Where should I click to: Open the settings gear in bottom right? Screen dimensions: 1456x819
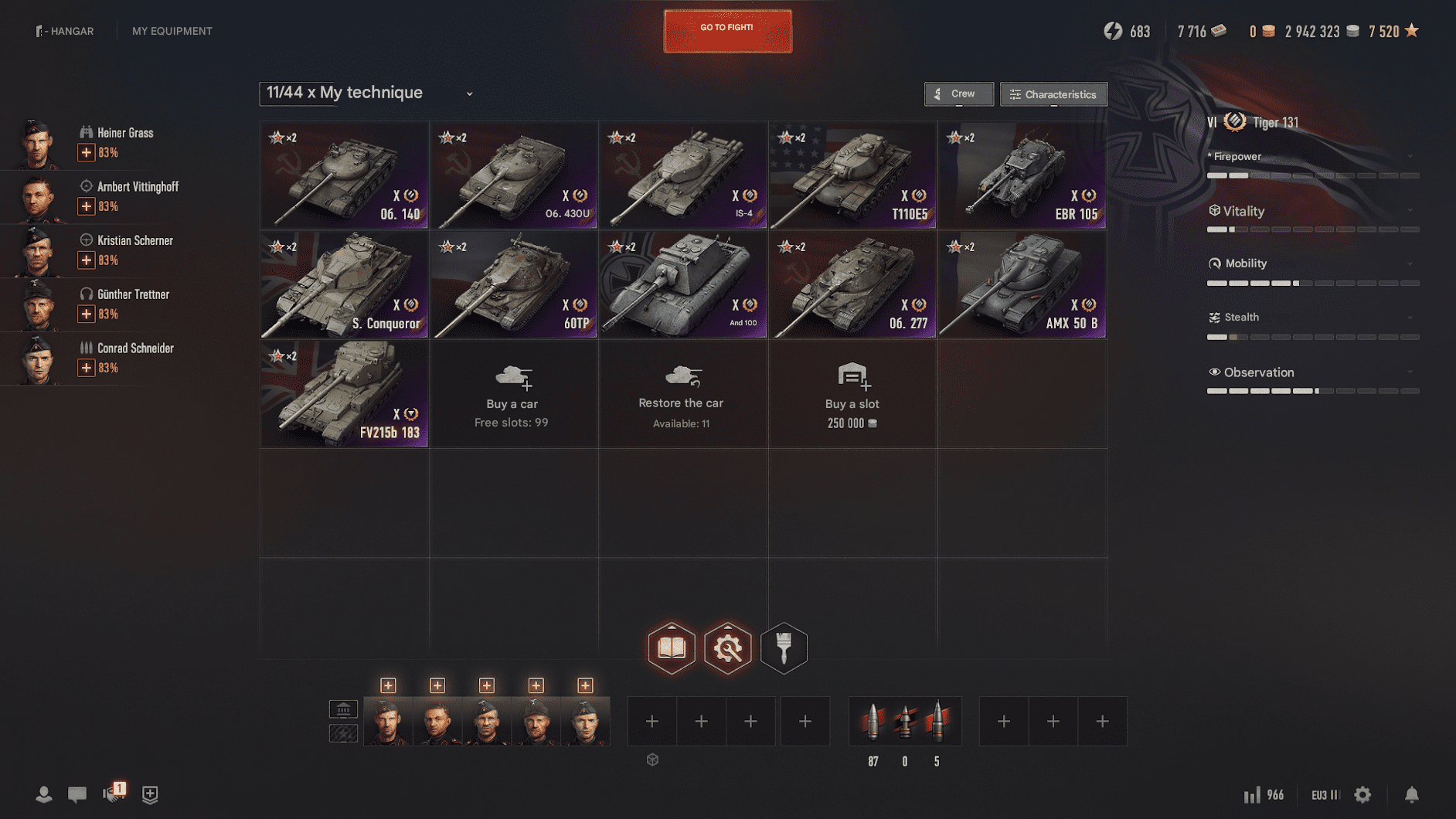(x=1361, y=794)
